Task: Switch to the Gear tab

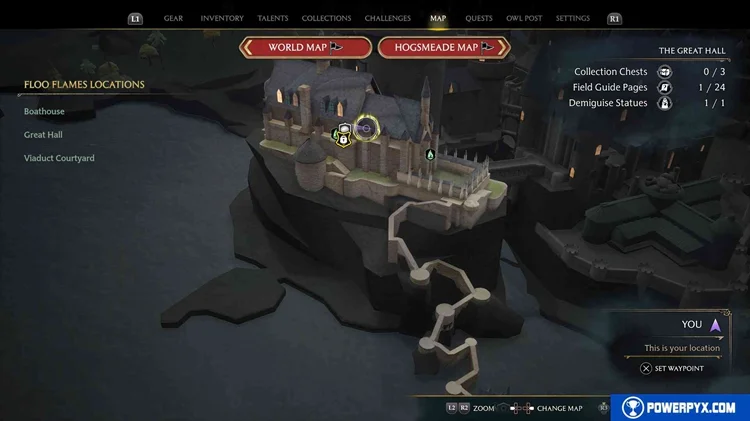Action: 172,18
